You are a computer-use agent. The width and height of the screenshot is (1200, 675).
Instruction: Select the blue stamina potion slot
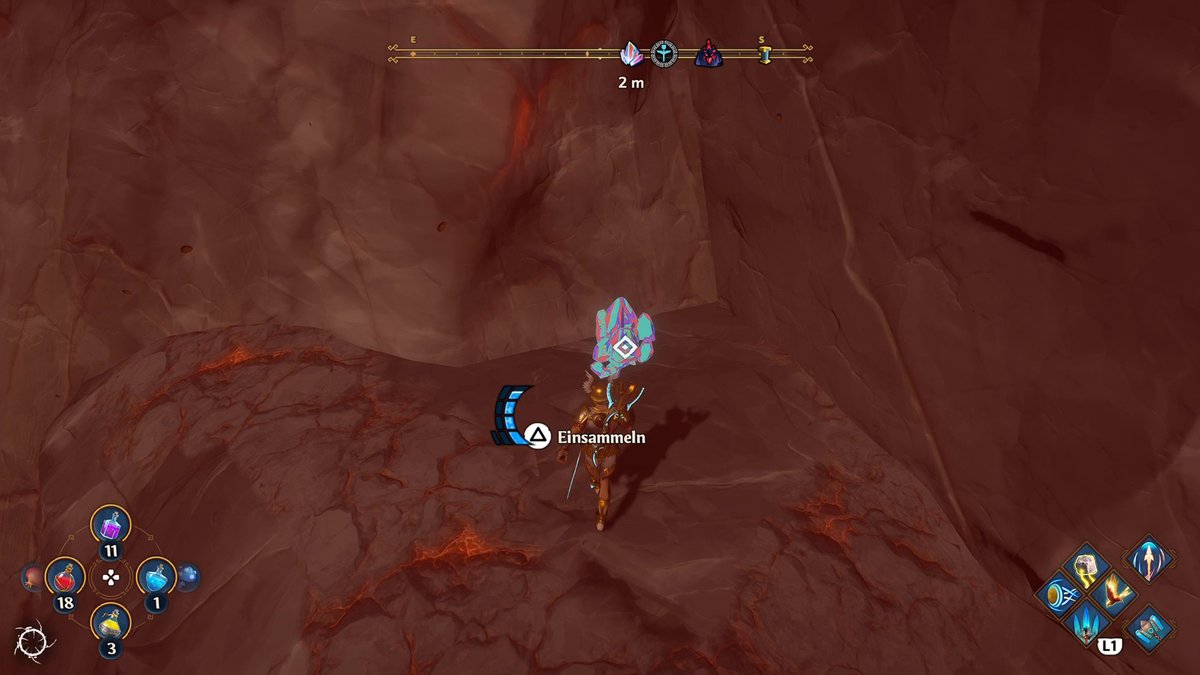(x=155, y=577)
